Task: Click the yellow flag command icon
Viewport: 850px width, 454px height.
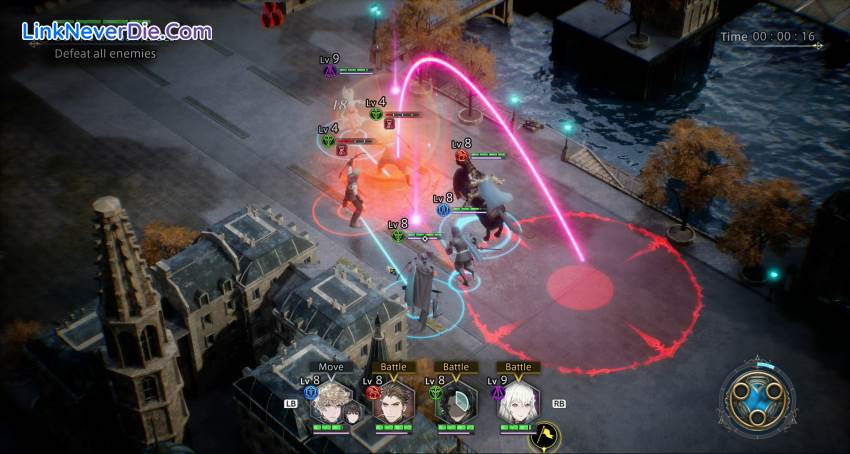Action: coord(547,435)
